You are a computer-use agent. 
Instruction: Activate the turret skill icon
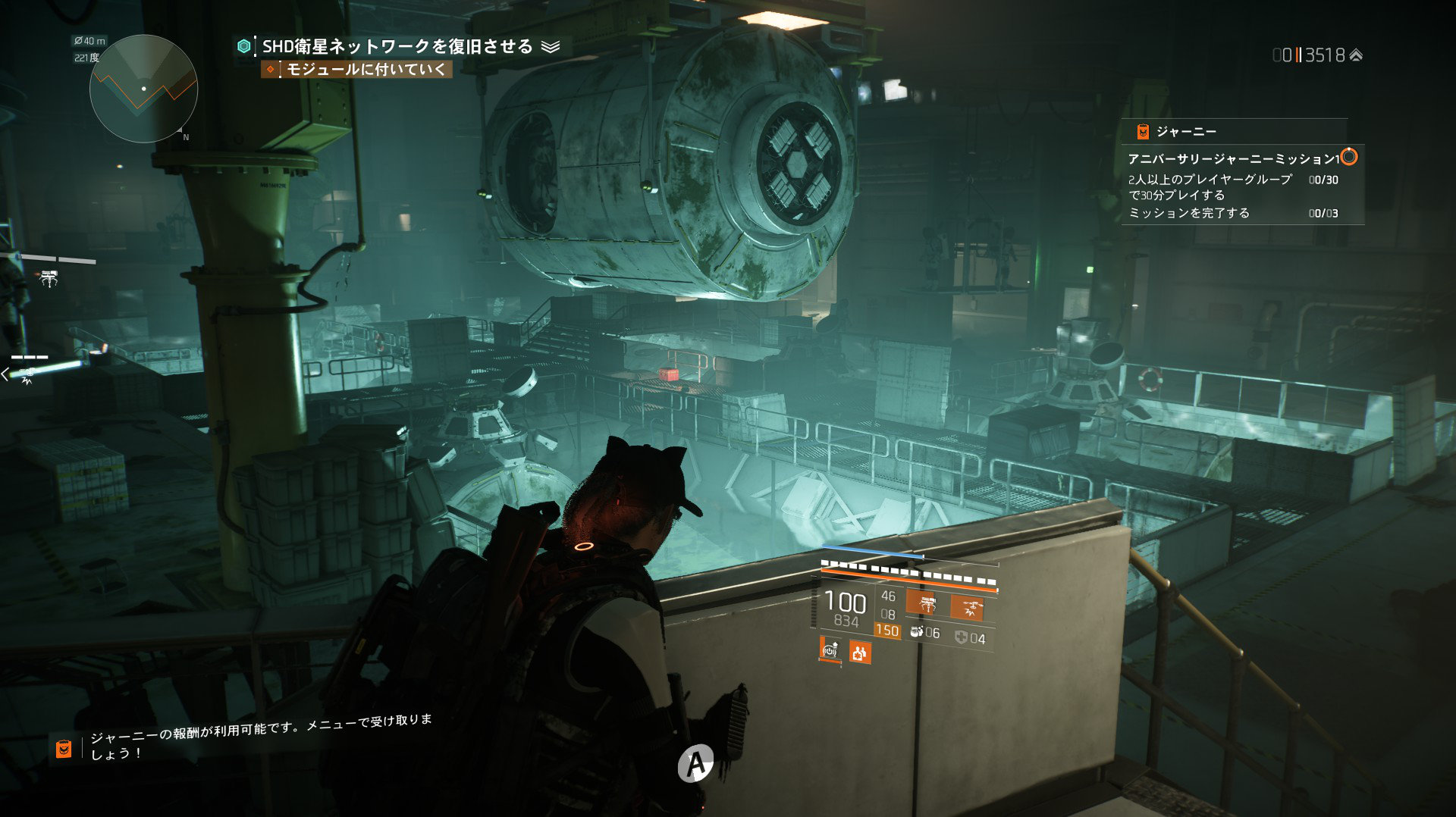tap(927, 606)
